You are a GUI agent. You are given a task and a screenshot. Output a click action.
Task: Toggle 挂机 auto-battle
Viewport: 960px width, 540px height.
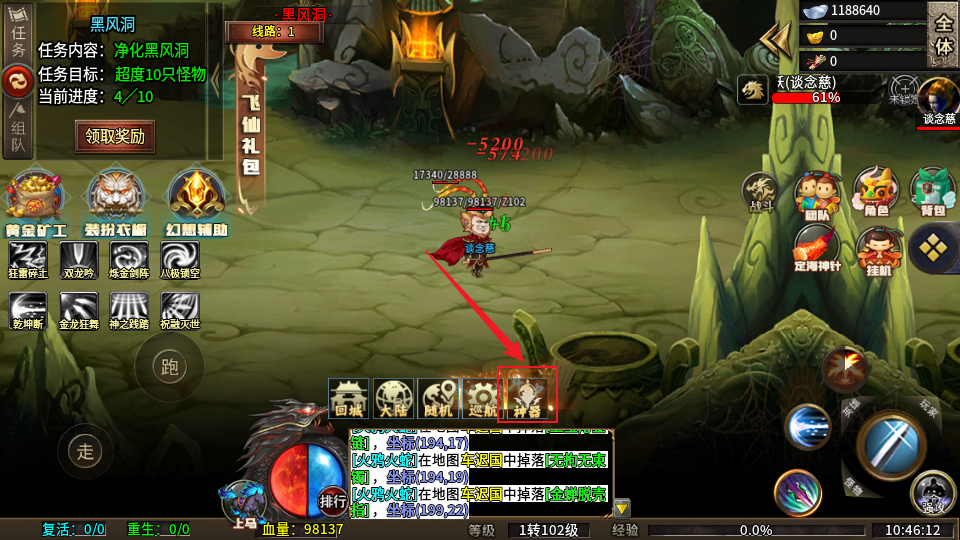coord(877,250)
